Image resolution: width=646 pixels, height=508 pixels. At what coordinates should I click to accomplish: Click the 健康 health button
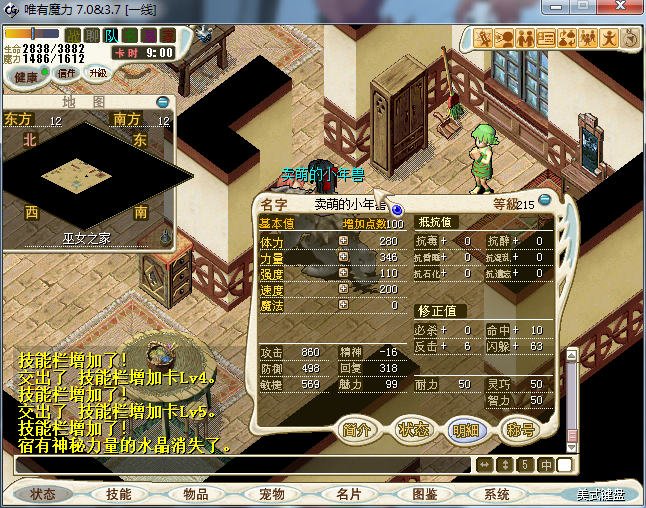27,77
